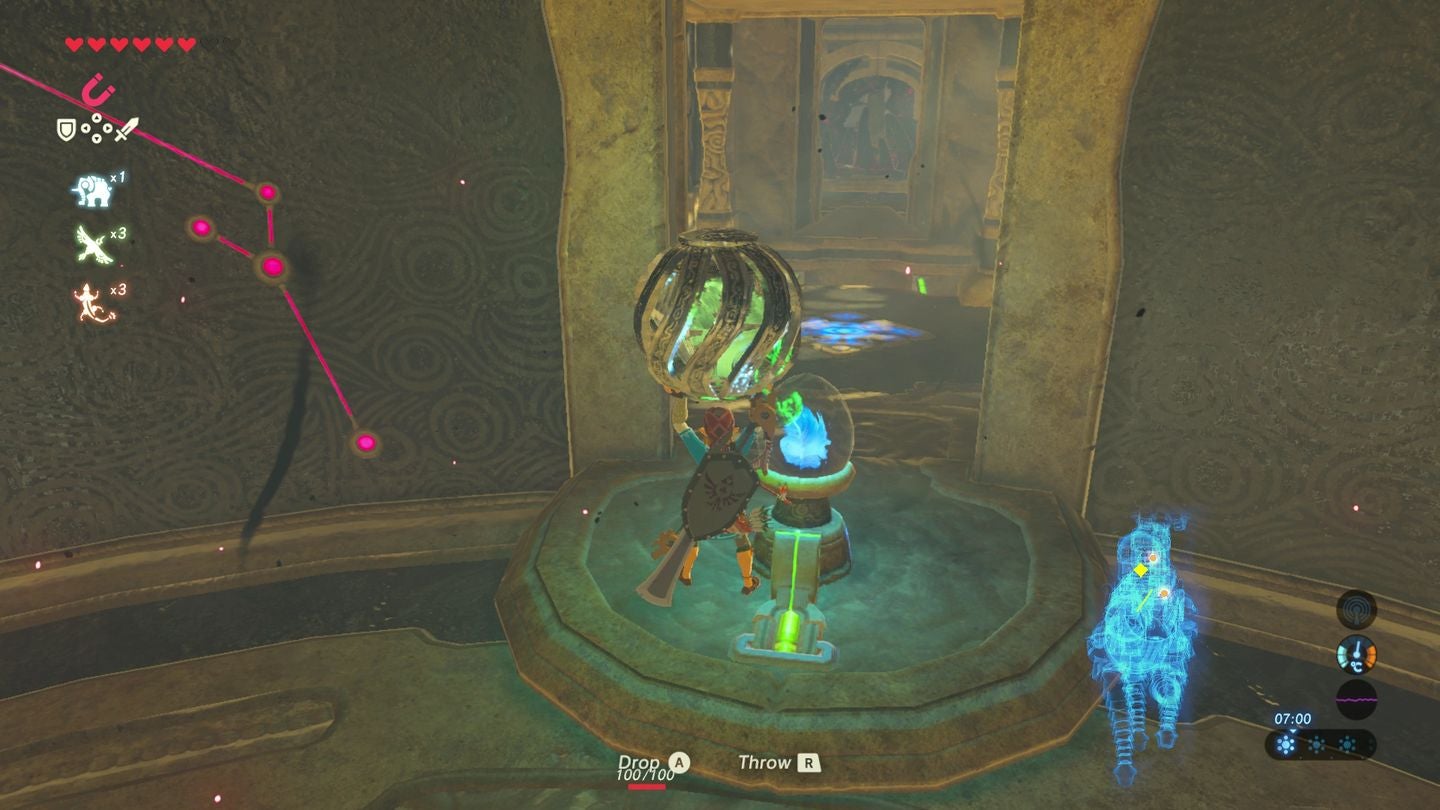The width and height of the screenshot is (1440, 810).
Task: Select the Magnesis rune icon
Action: tap(97, 88)
